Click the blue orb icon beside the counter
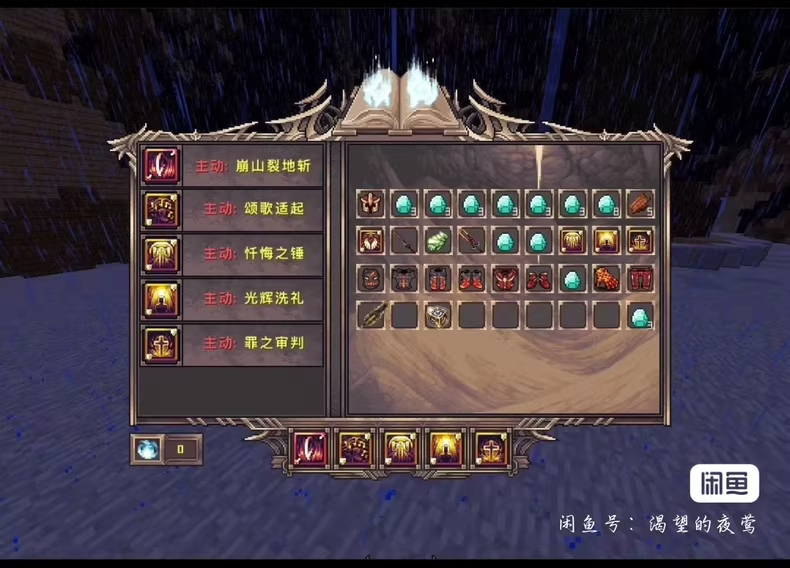This screenshot has width=790, height=568. click(x=147, y=449)
